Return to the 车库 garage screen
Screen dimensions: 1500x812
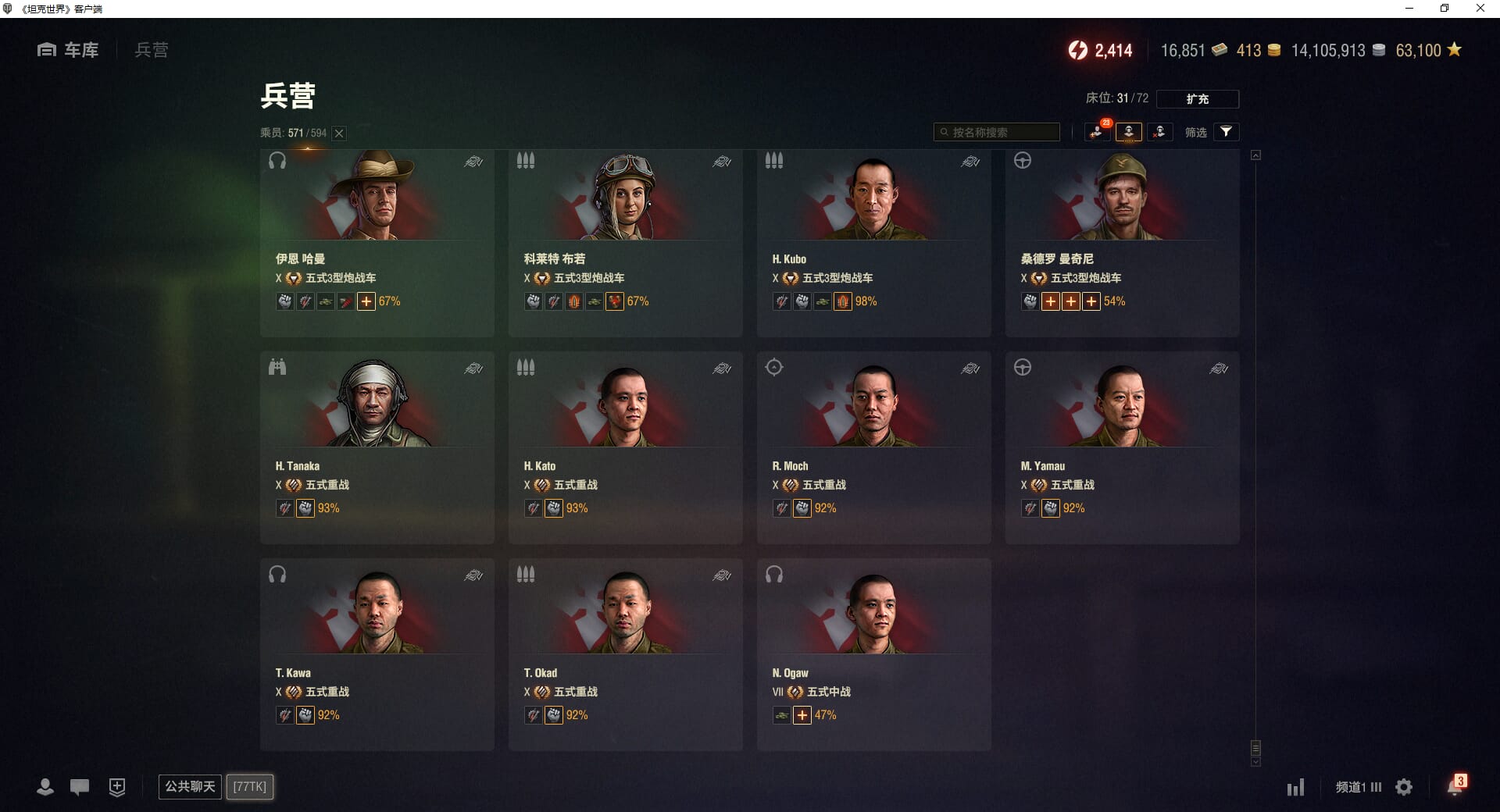click(69, 50)
